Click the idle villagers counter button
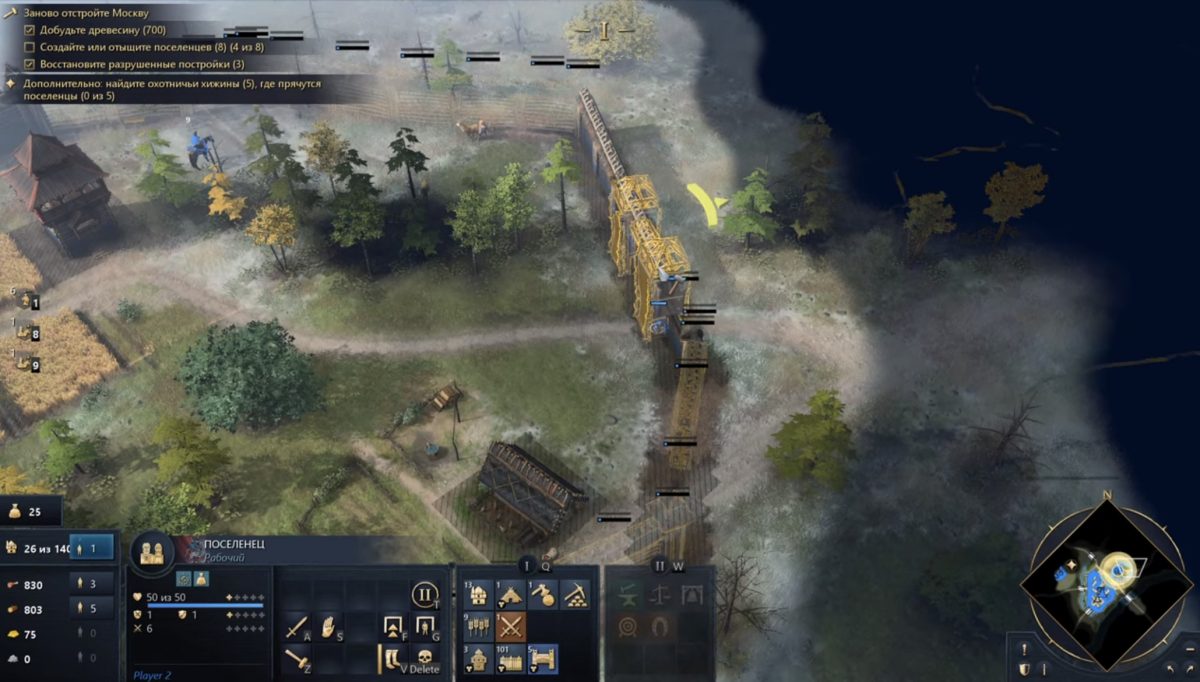Screen dimensions: 1200x682 pos(93,548)
